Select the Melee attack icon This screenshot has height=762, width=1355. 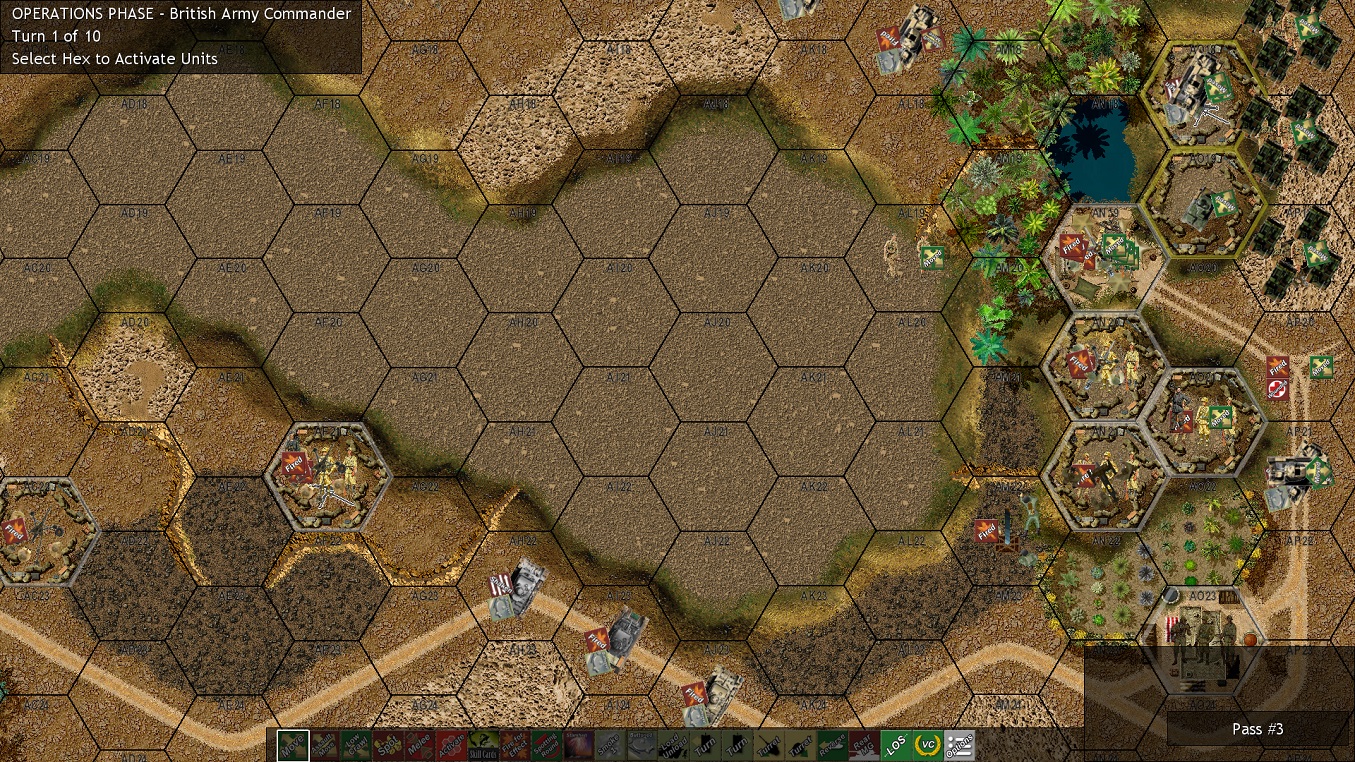point(419,746)
